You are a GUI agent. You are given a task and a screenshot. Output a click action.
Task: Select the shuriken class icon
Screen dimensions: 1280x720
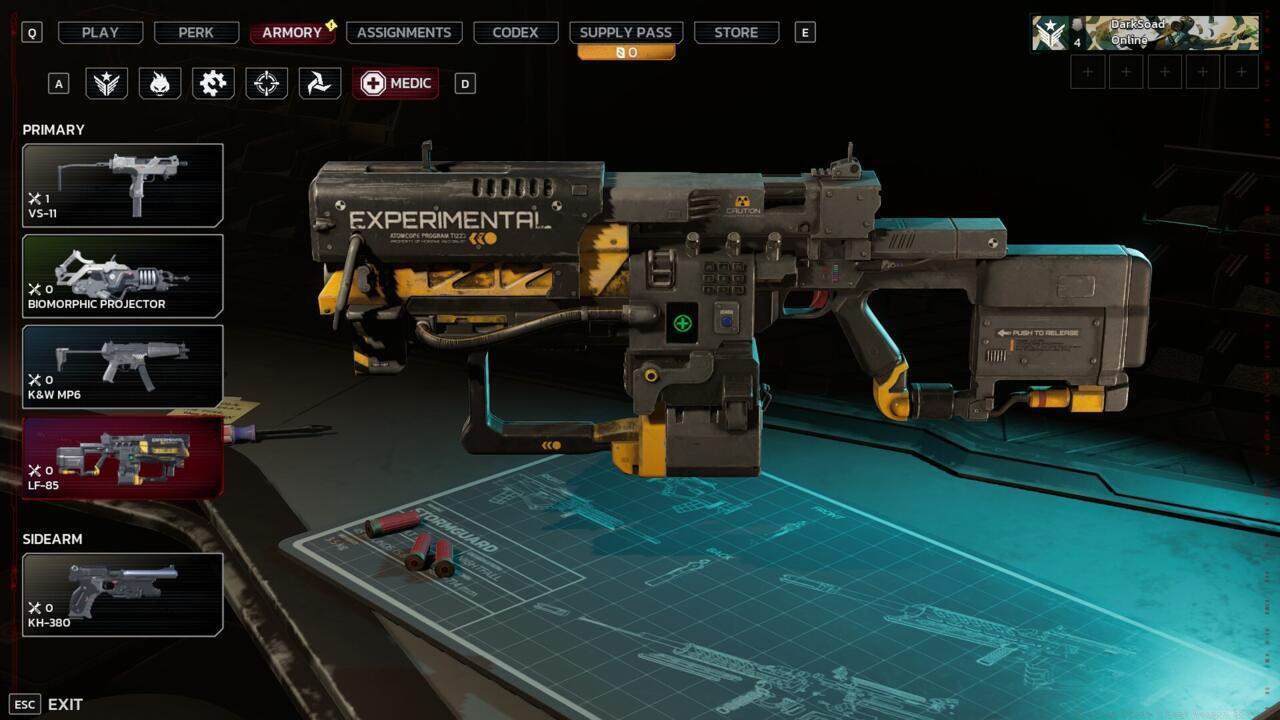tap(319, 83)
